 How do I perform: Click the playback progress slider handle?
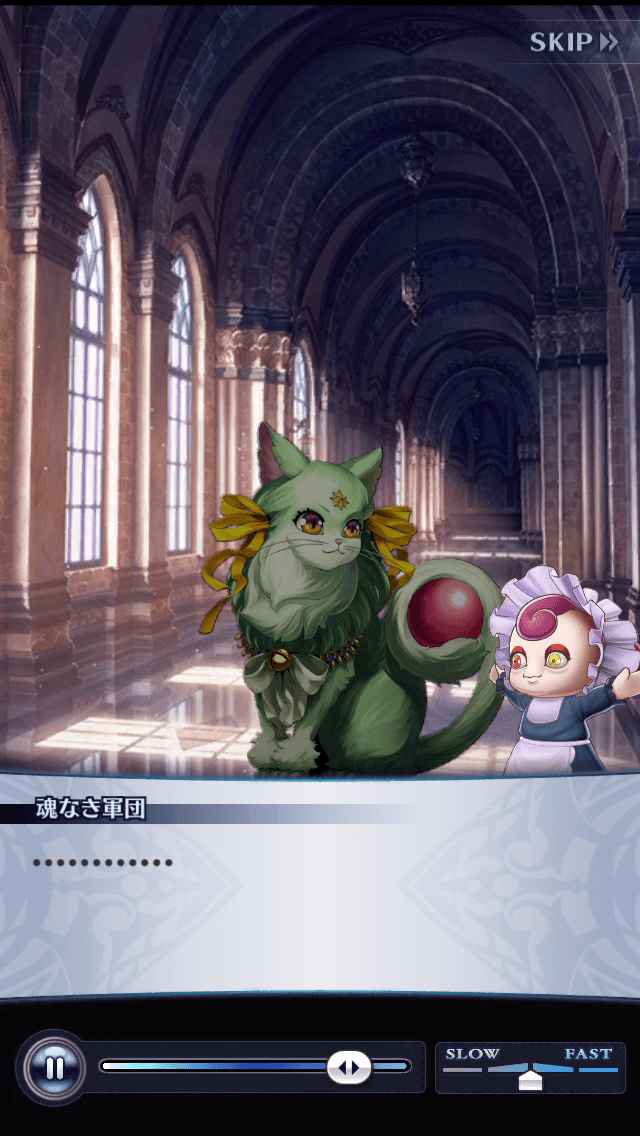click(349, 1067)
